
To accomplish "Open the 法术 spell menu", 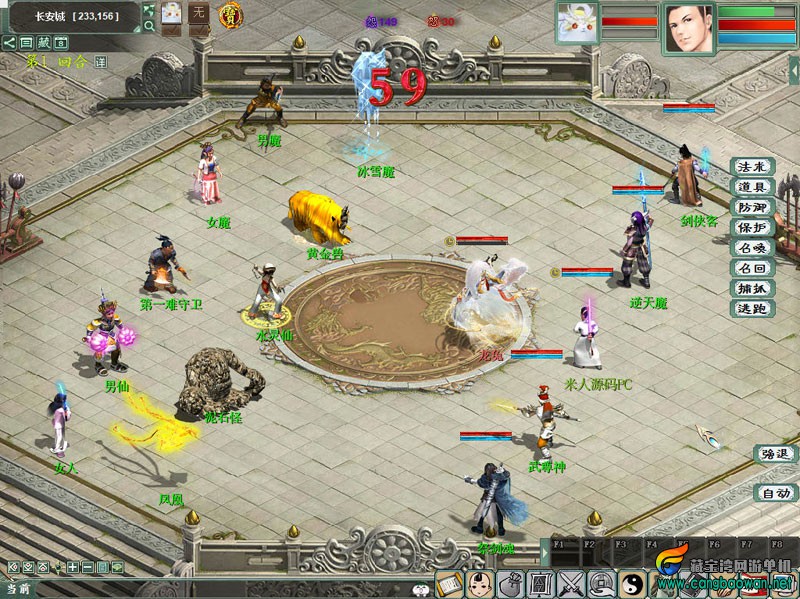I will (751, 166).
